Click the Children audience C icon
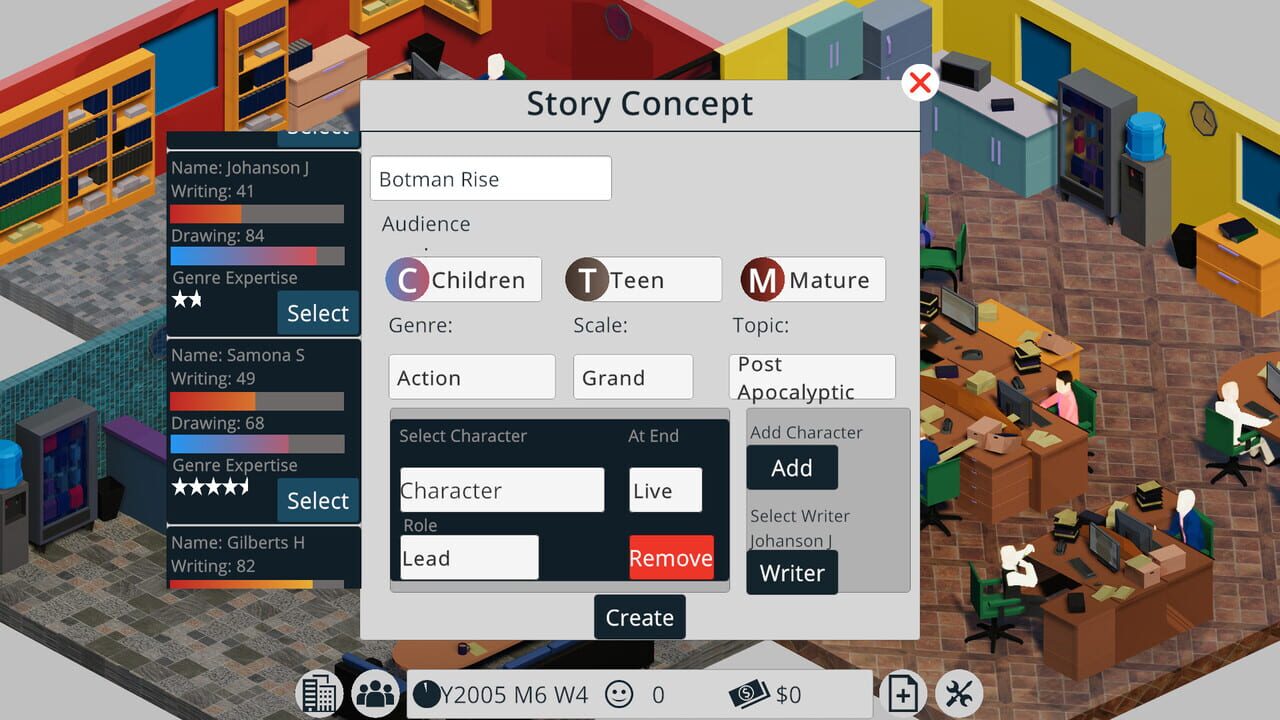This screenshot has width=1280, height=720. point(408,280)
